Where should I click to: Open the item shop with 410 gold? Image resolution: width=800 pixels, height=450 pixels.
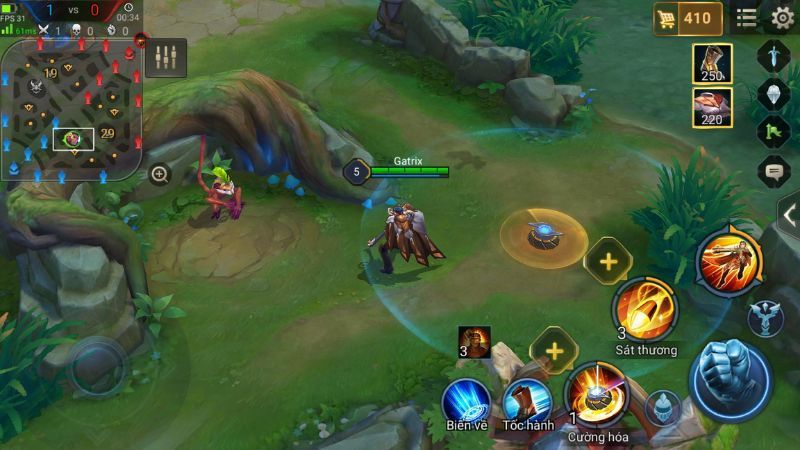(687, 18)
